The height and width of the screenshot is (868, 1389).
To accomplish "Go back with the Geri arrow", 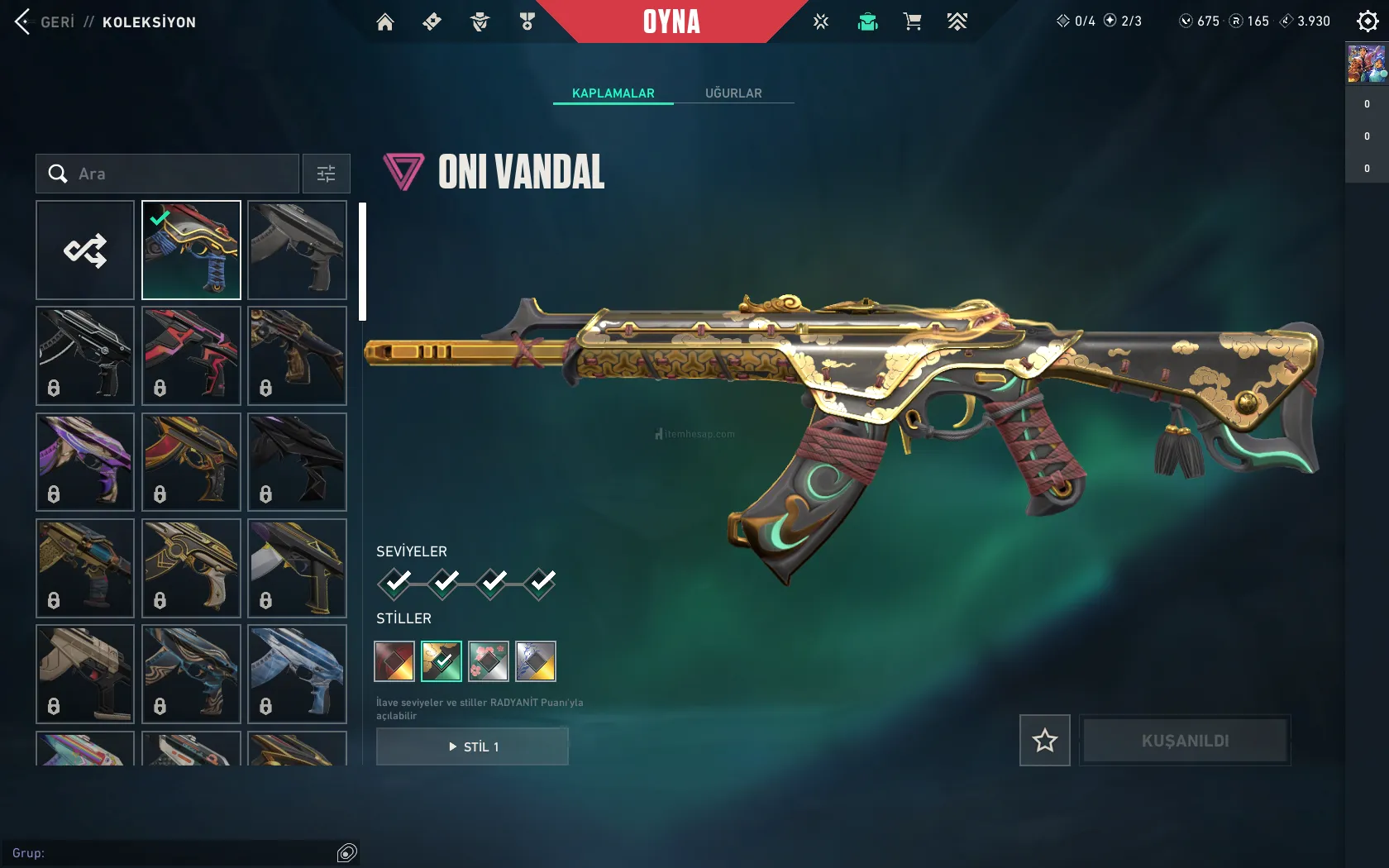I will click(23, 22).
